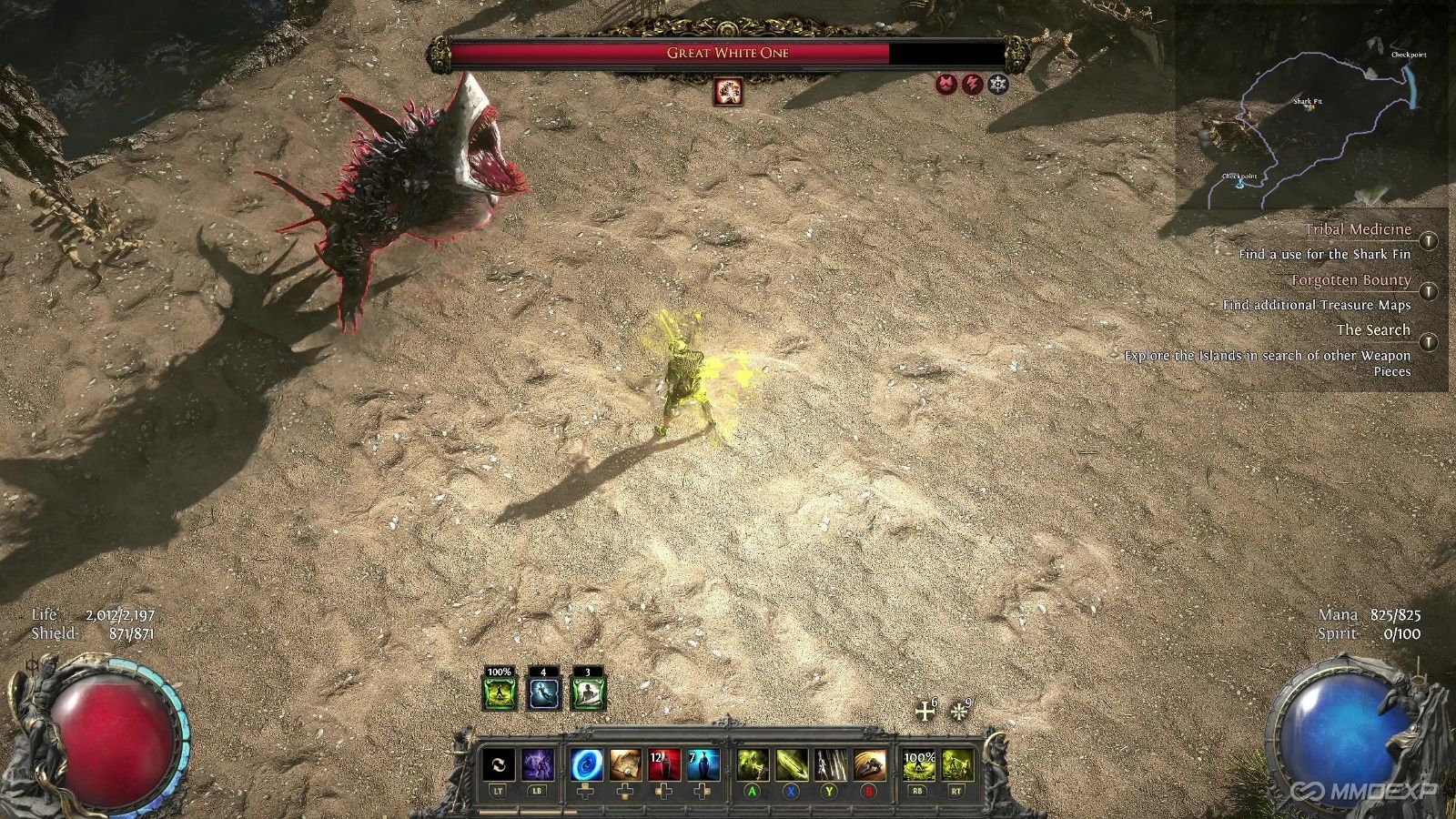
Task: Select the blue portal skill icon
Action: click(x=587, y=765)
